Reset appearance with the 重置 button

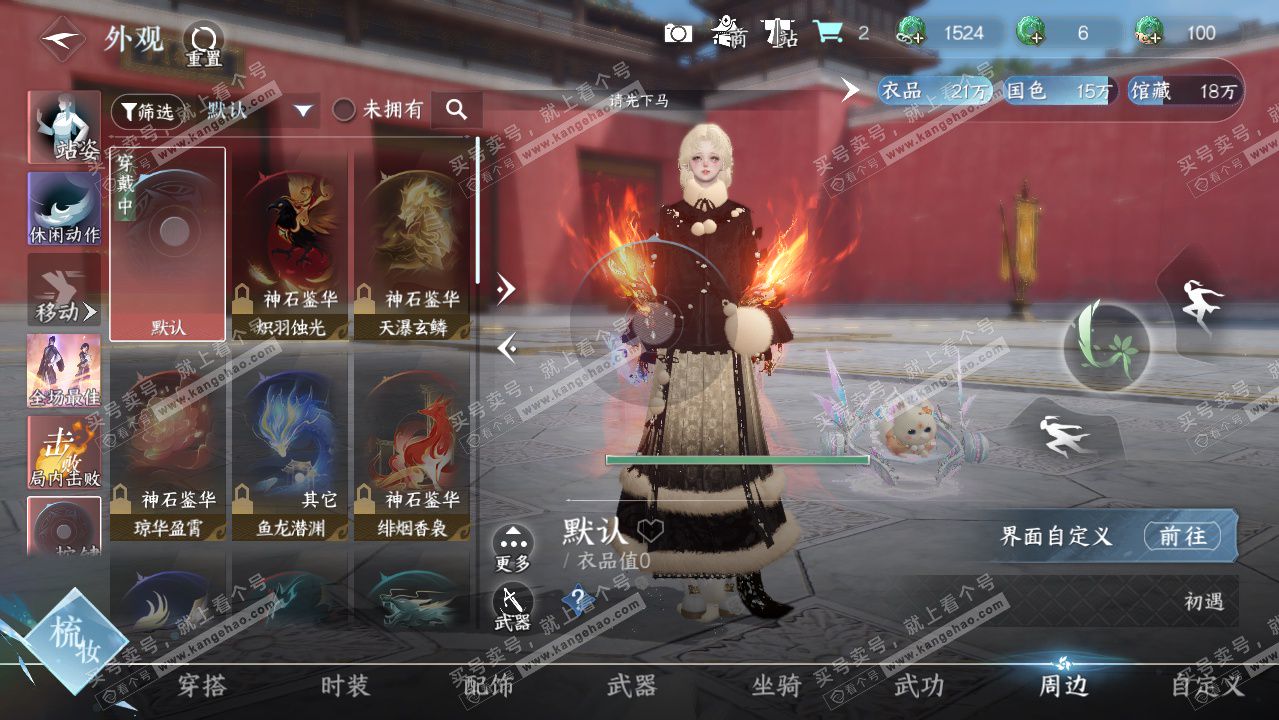pyautogui.click(x=203, y=44)
